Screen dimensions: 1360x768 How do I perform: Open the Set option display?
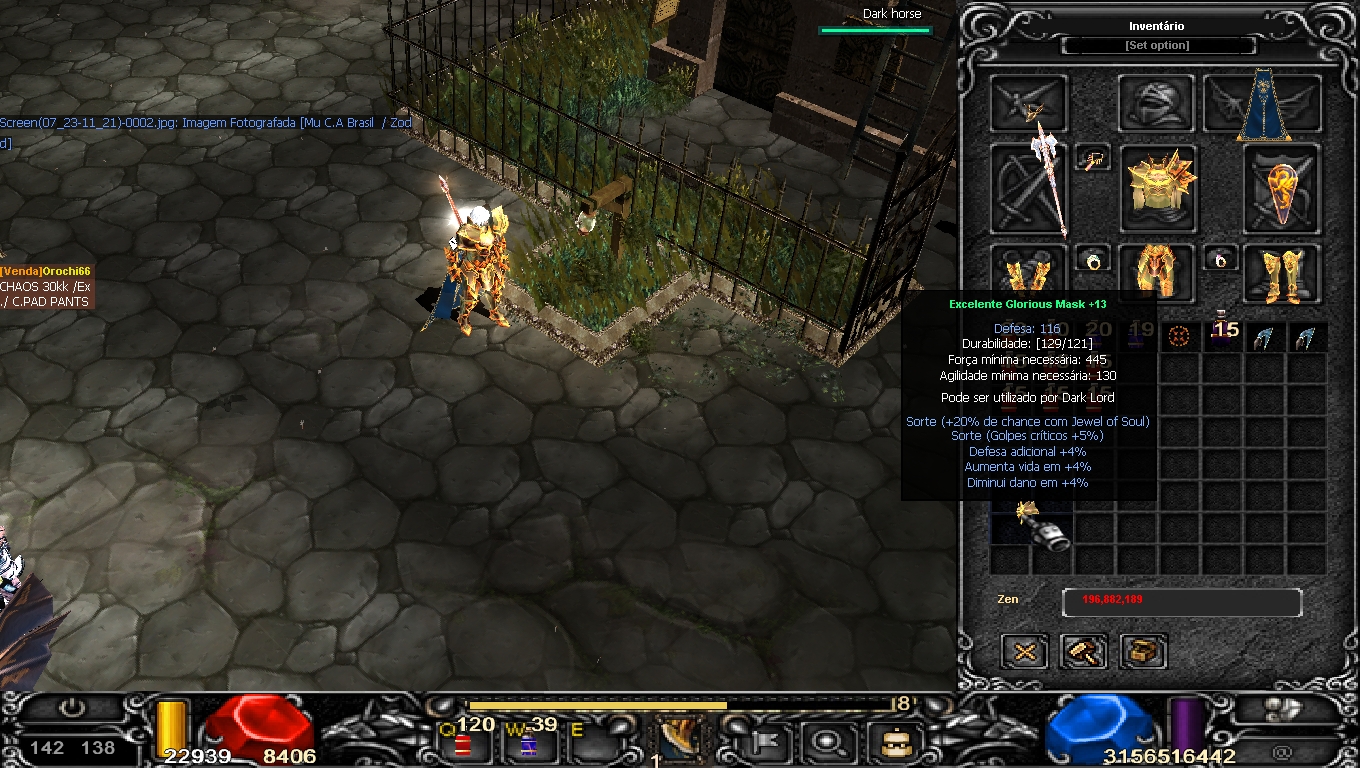pos(1157,46)
